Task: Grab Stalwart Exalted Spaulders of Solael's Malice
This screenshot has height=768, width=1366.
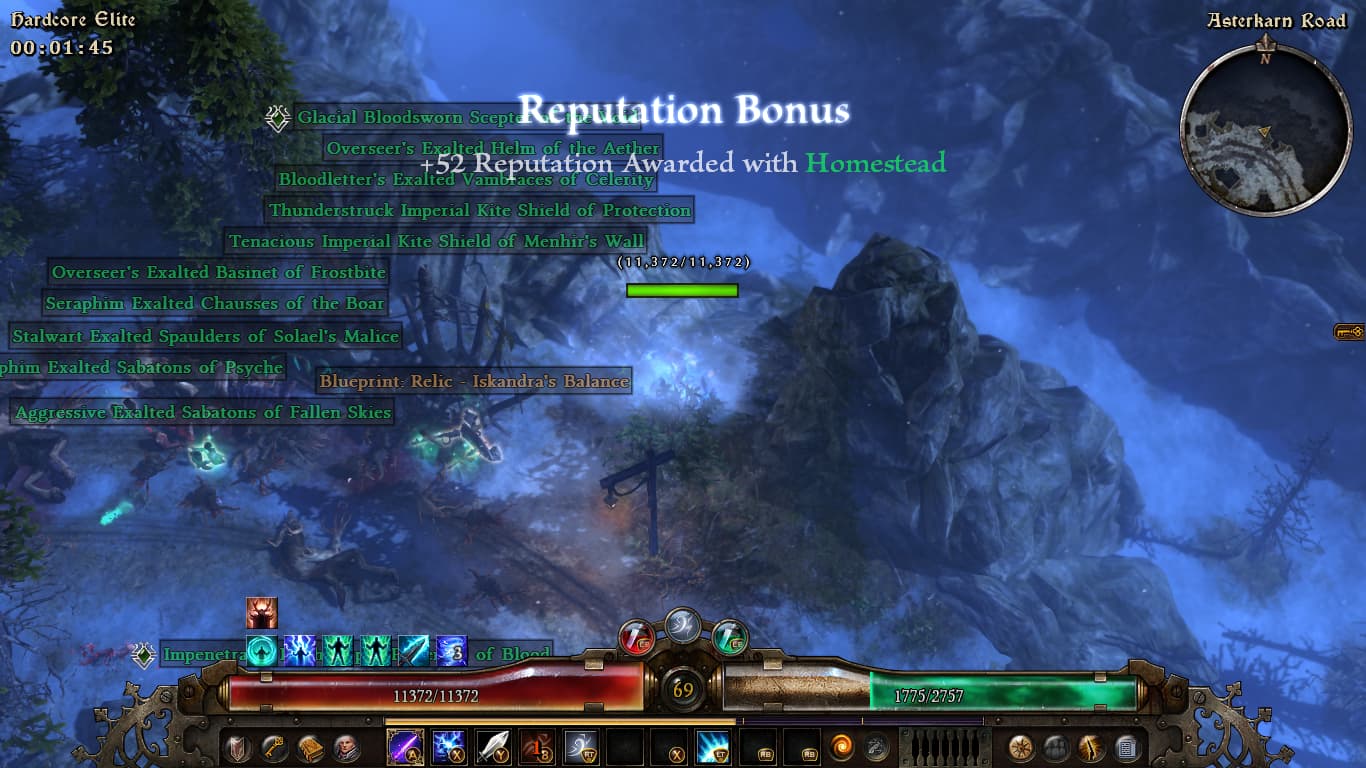Action: 205,337
